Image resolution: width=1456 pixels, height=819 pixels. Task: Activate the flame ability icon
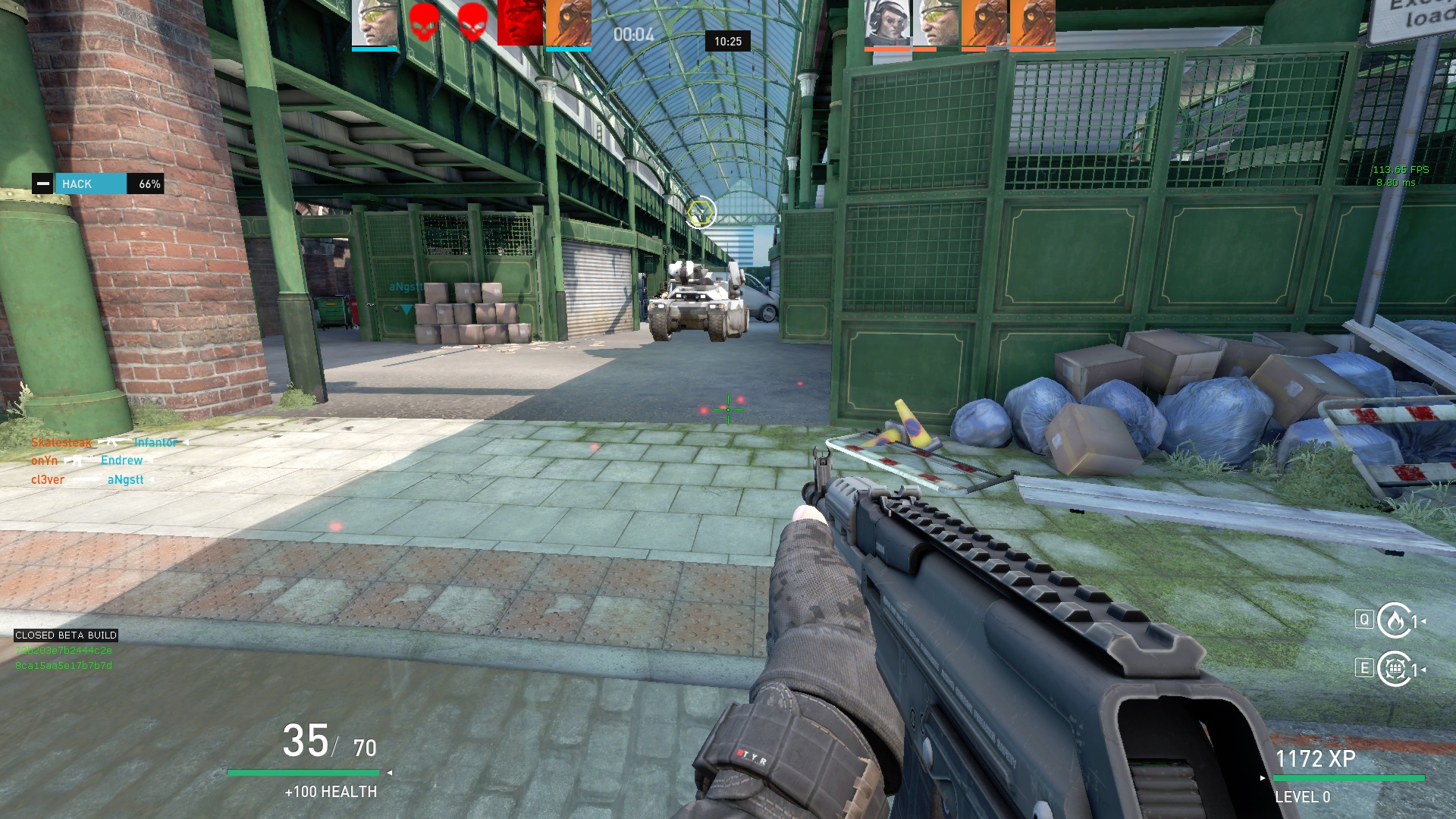[1394, 621]
